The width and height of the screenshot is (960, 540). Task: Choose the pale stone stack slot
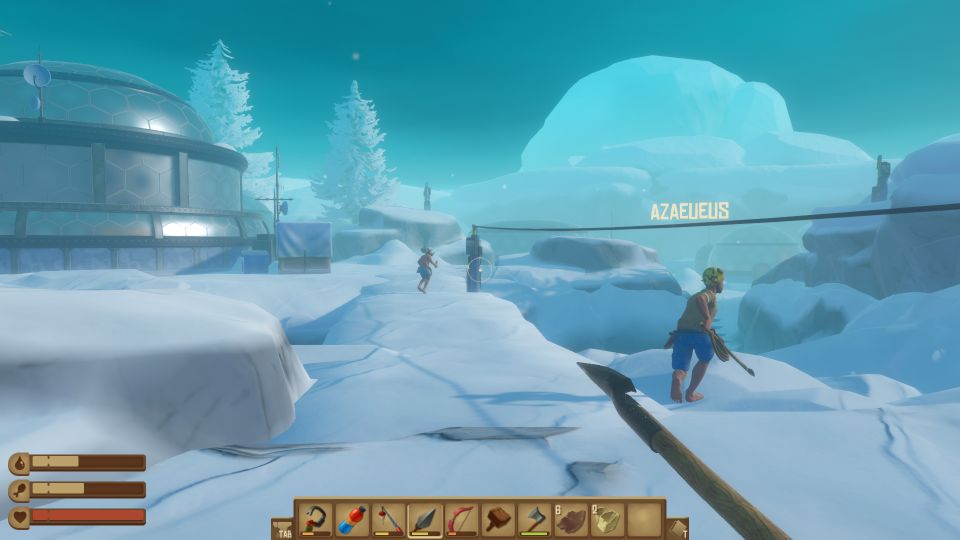(x=606, y=518)
